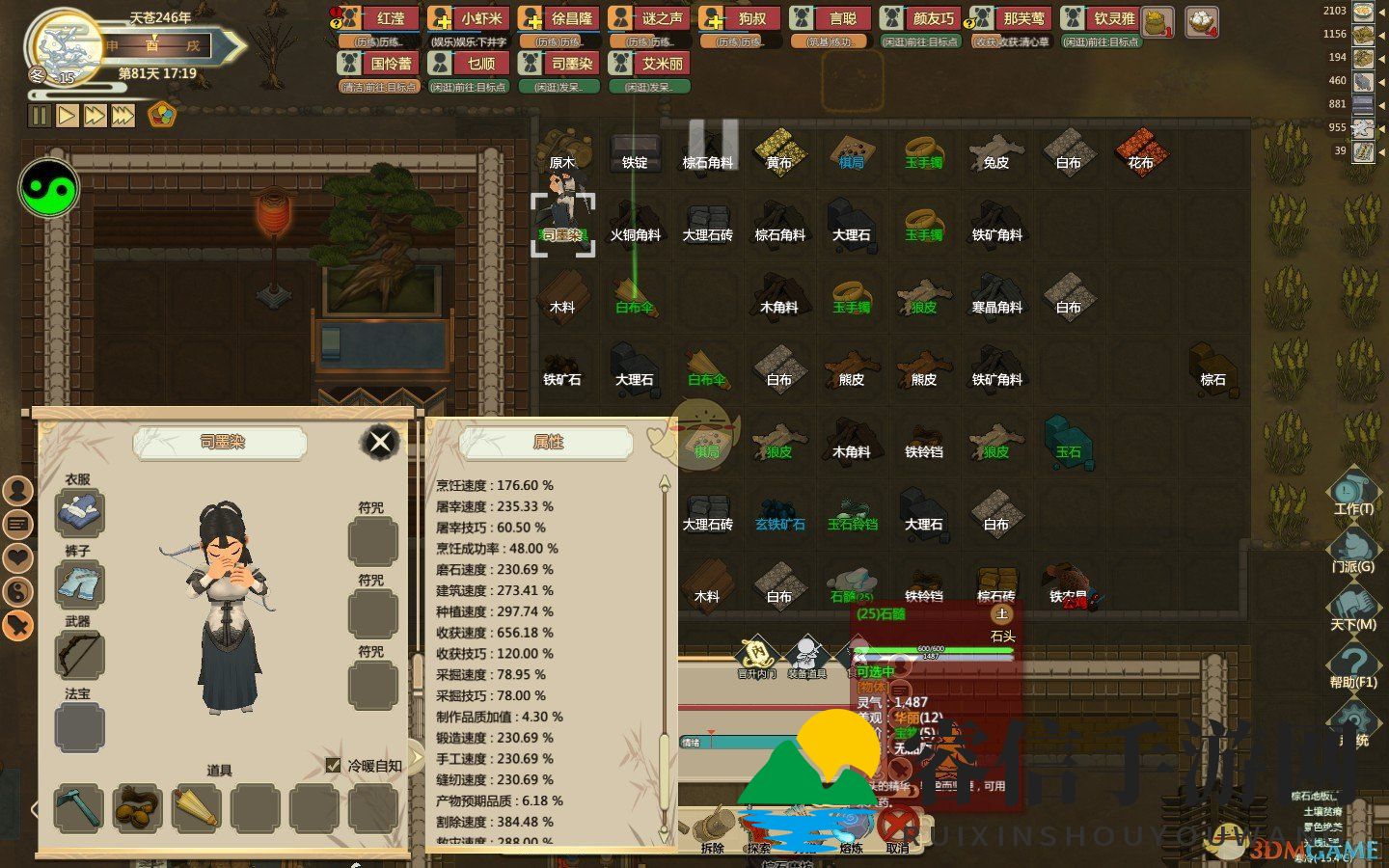Select the pants (裤子) equipment slot

[x=79, y=583]
